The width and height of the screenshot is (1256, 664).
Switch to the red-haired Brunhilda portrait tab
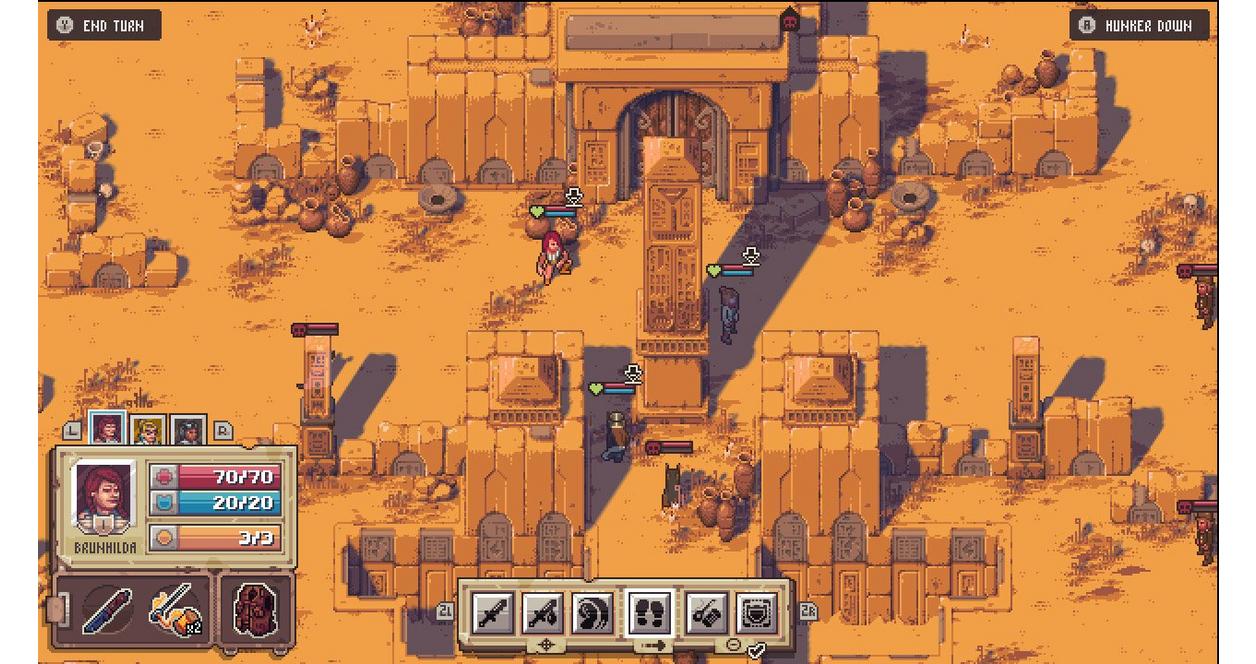pos(107,429)
